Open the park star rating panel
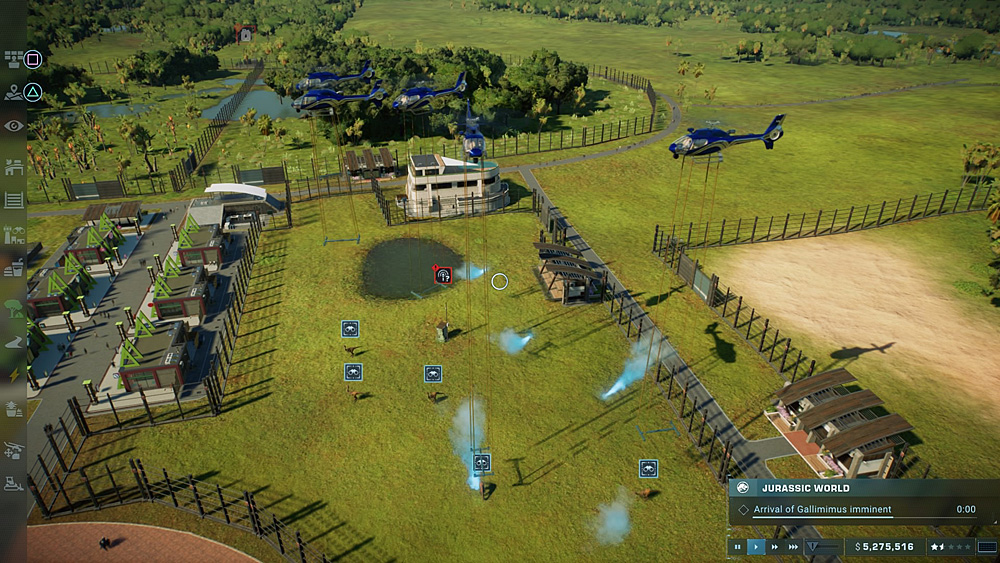Viewport: 1000px width, 563px height. click(950, 547)
